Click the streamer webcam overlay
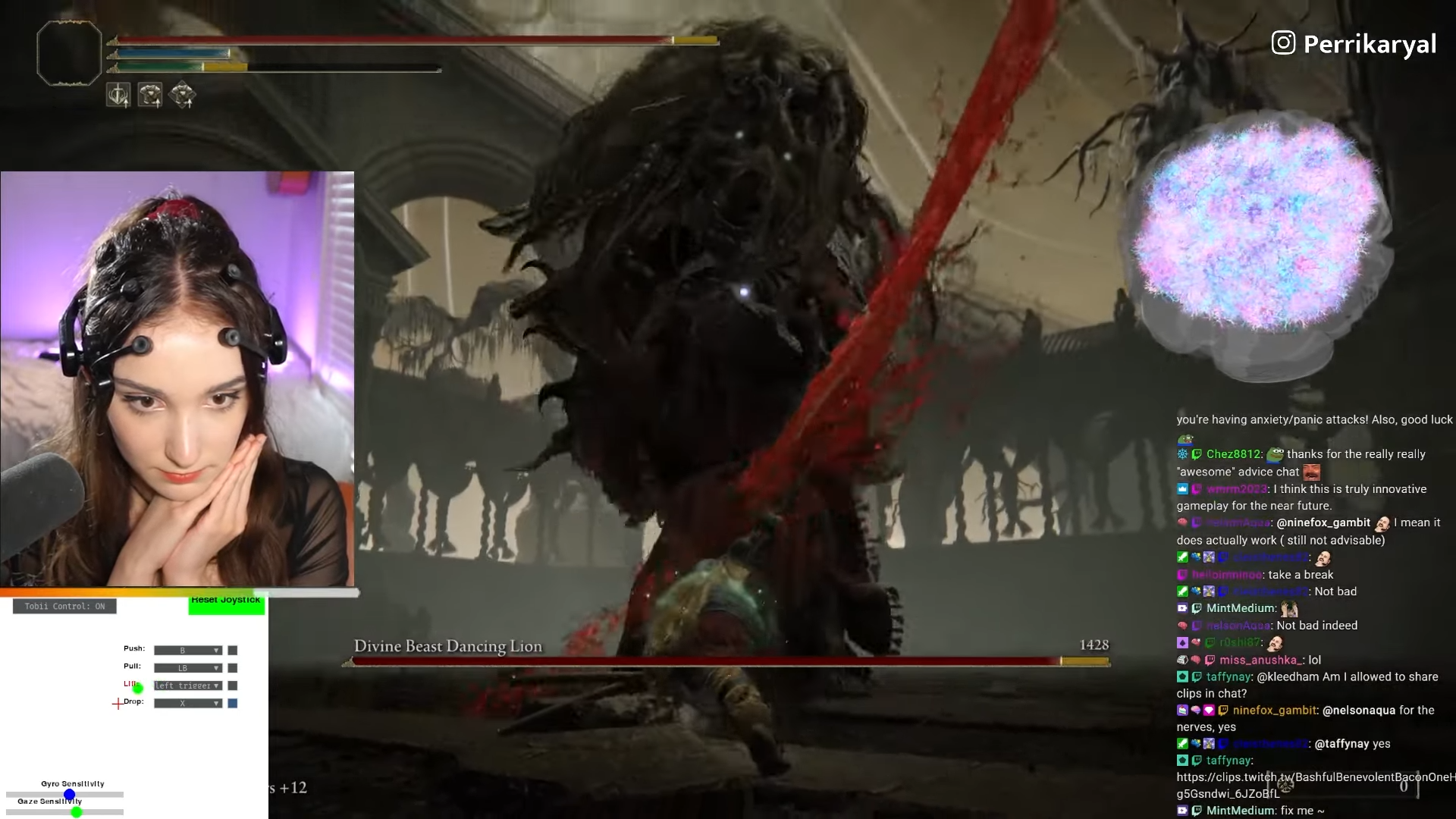The width and height of the screenshot is (1456, 819). point(177,379)
